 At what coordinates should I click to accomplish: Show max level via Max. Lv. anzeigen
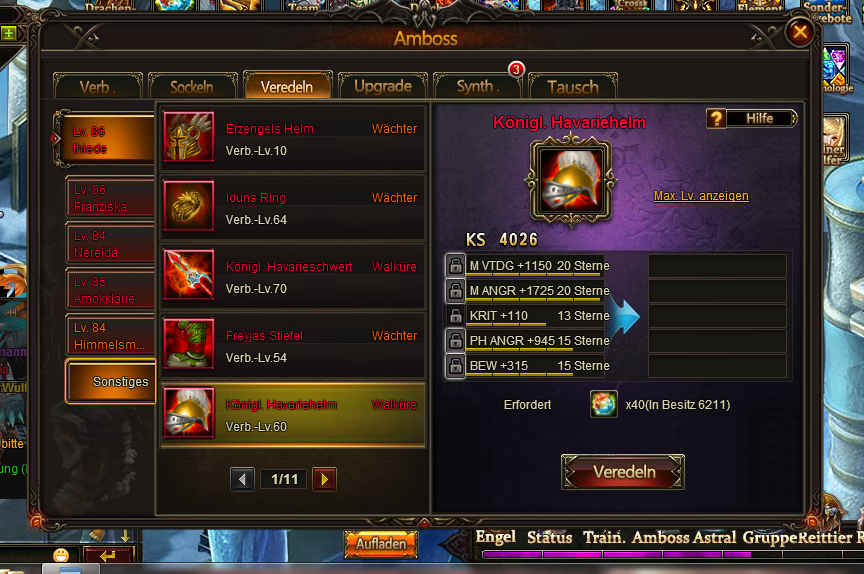pos(701,196)
